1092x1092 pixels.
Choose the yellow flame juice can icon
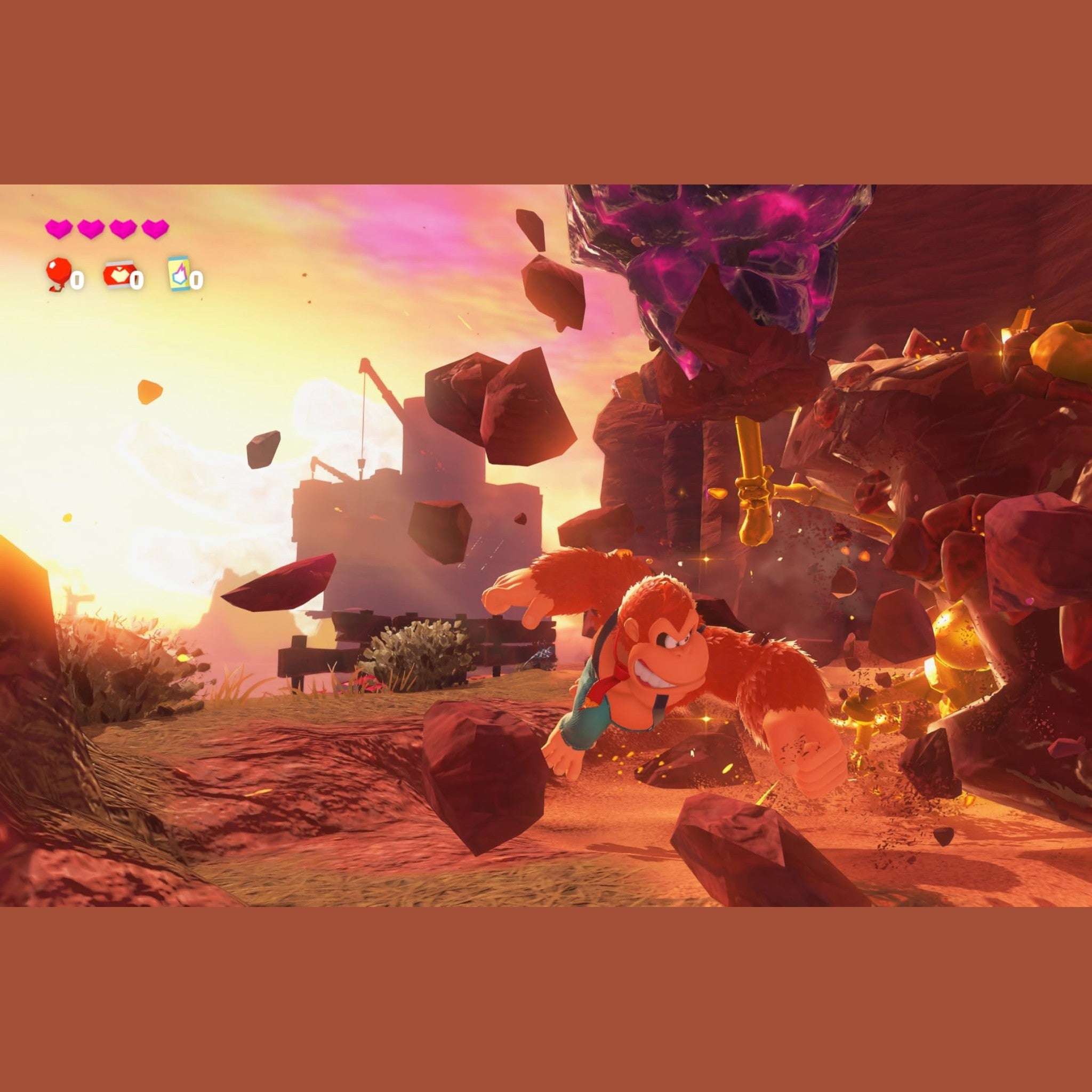pos(179,274)
